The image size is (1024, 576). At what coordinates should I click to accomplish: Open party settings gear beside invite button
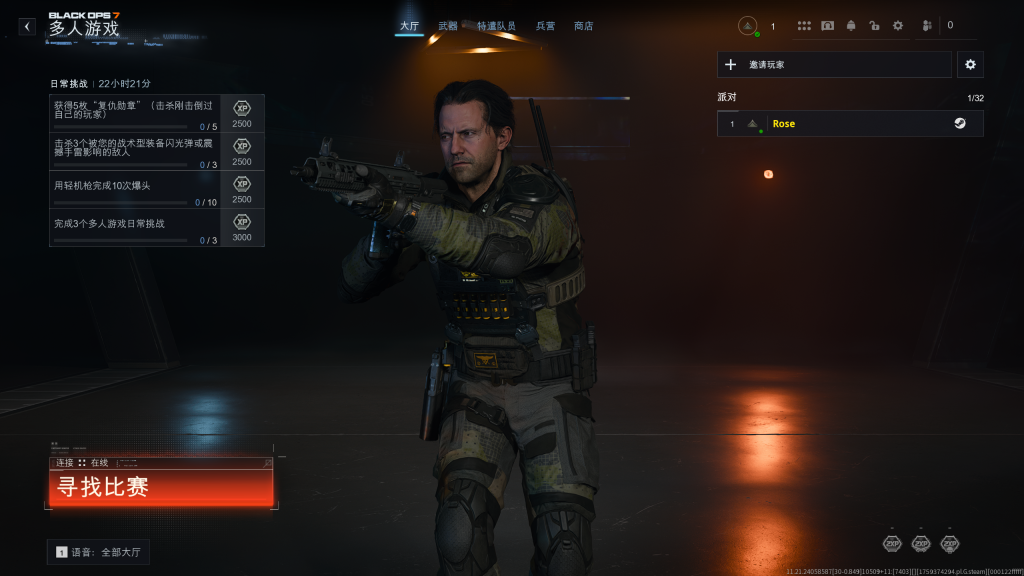(970, 65)
